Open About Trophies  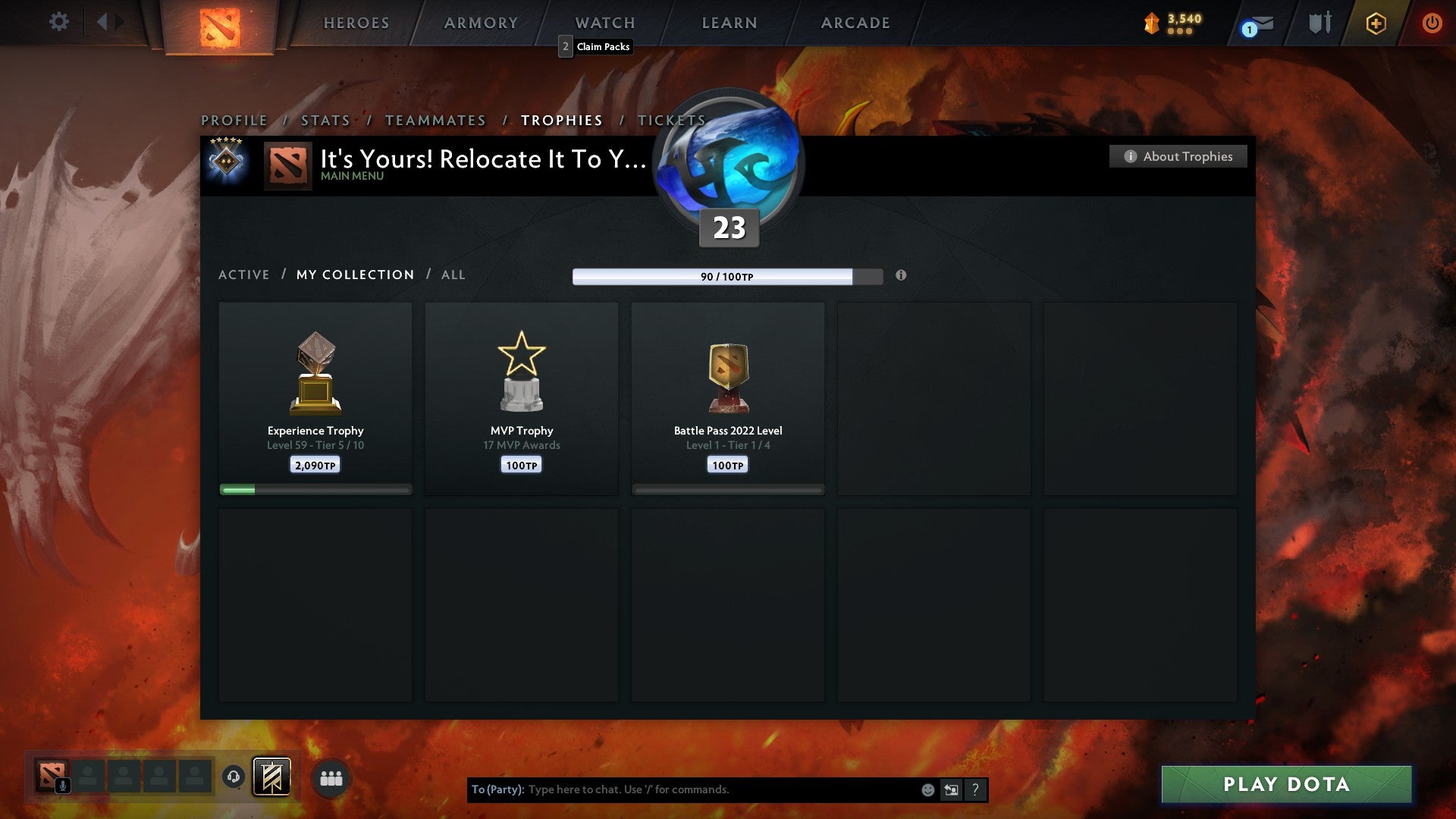click(1178, 156)
